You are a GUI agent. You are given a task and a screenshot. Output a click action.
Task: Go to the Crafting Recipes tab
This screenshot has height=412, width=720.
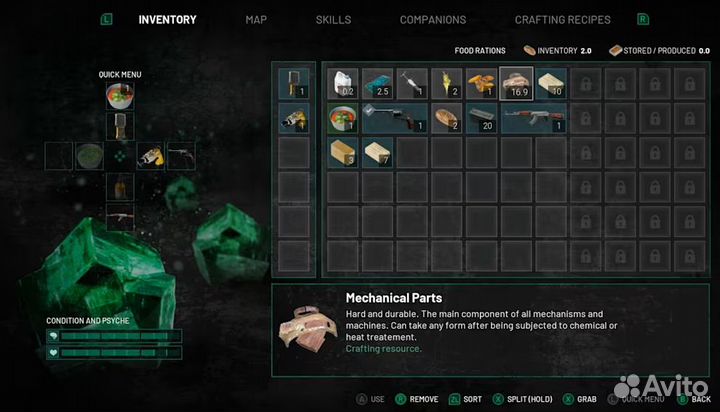[563, 20]
